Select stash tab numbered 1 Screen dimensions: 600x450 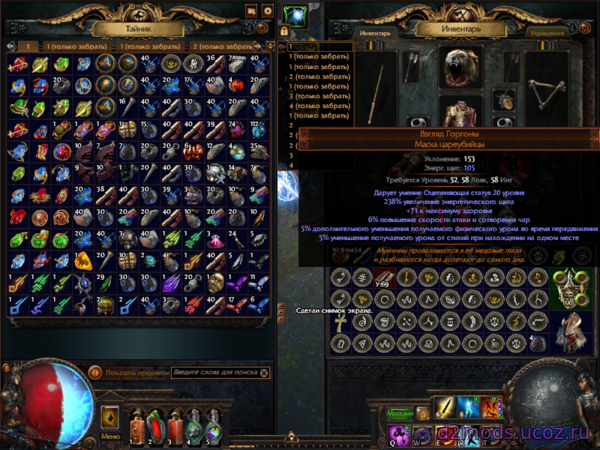coord(30,46)
